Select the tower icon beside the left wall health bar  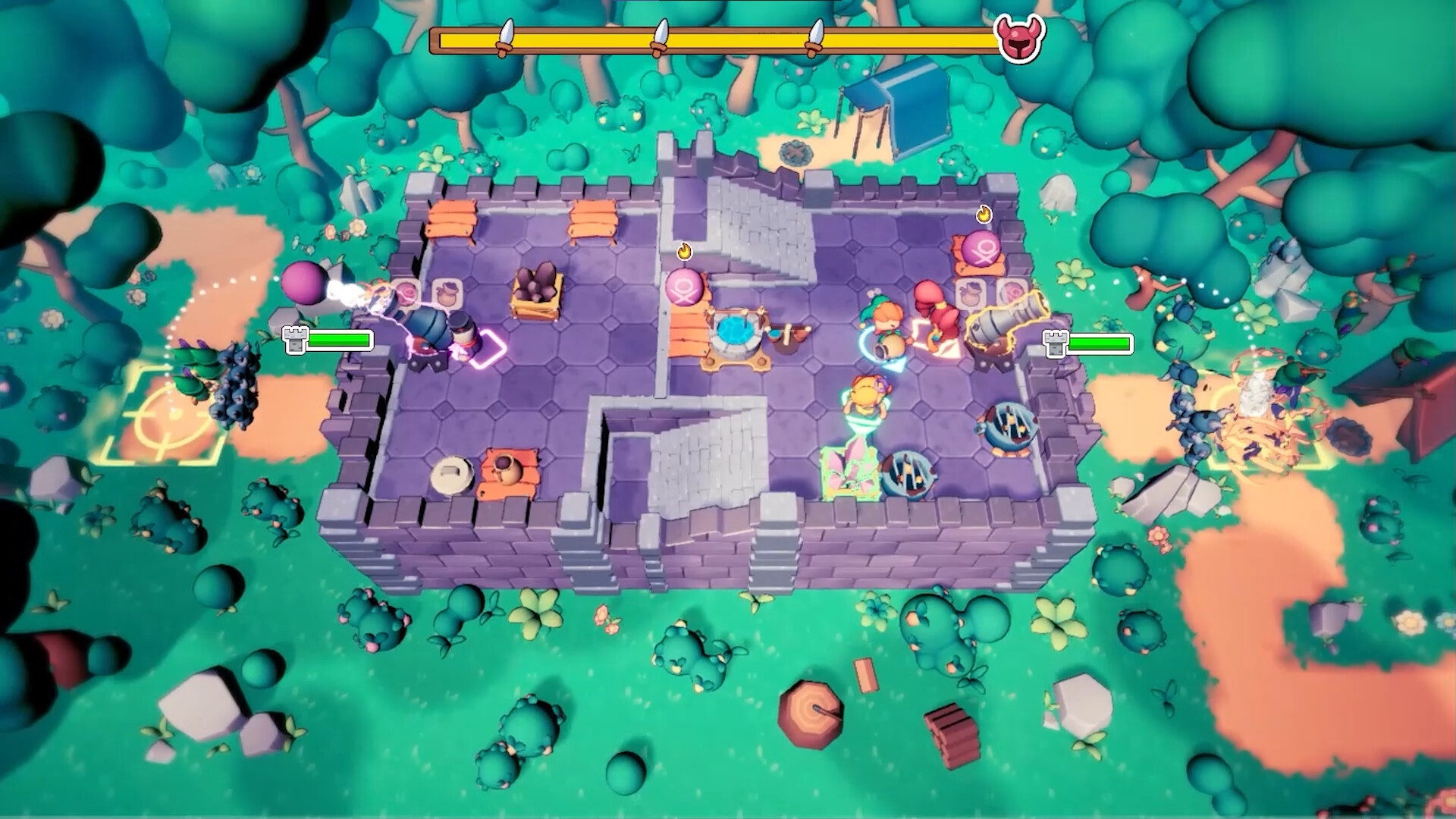pyautogui.click(x=294, y=340)
